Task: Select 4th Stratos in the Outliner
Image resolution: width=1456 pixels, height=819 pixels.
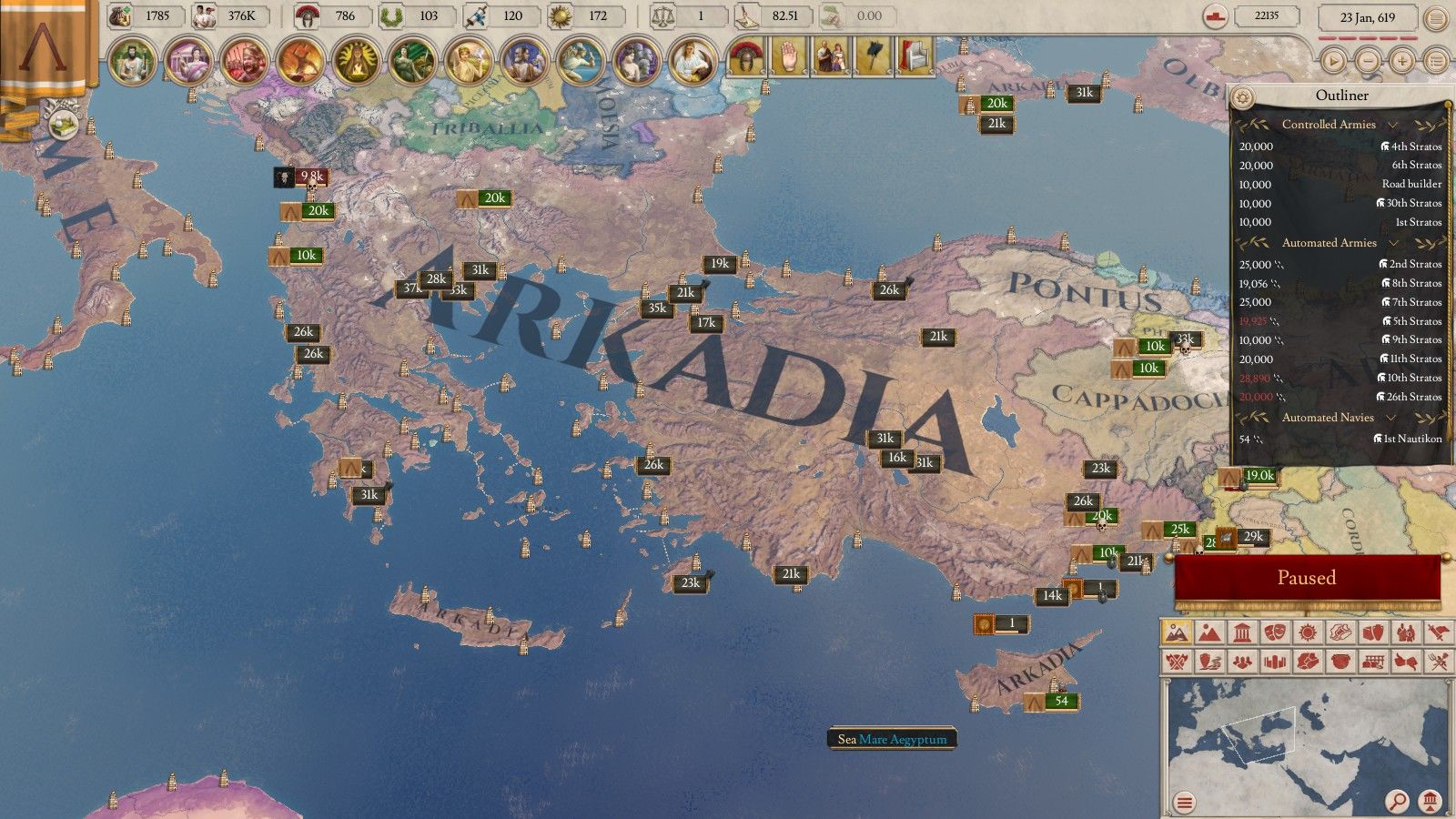Action: click(x=1413, y=147)
